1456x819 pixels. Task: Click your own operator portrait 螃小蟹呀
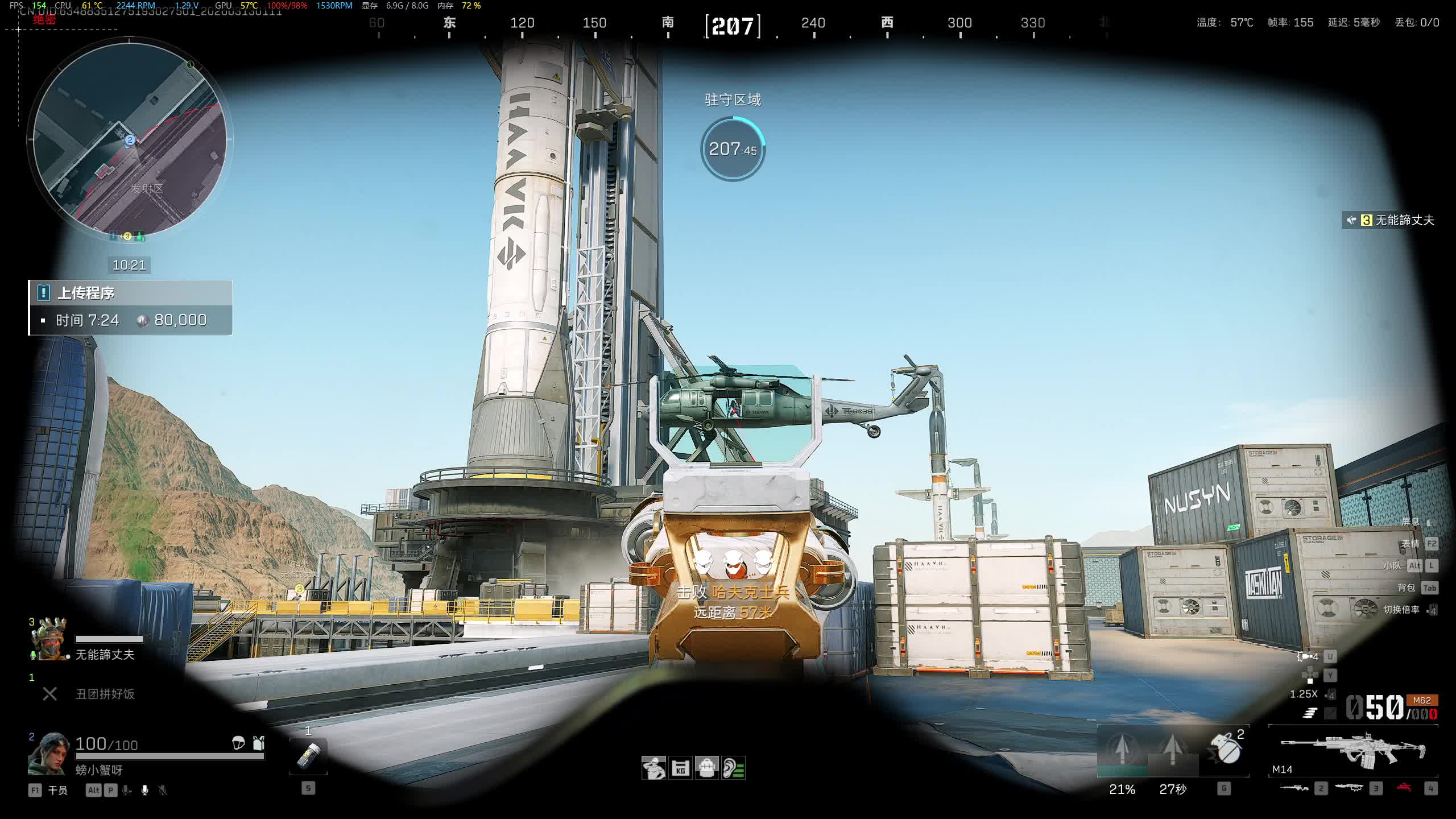[50, 755]
